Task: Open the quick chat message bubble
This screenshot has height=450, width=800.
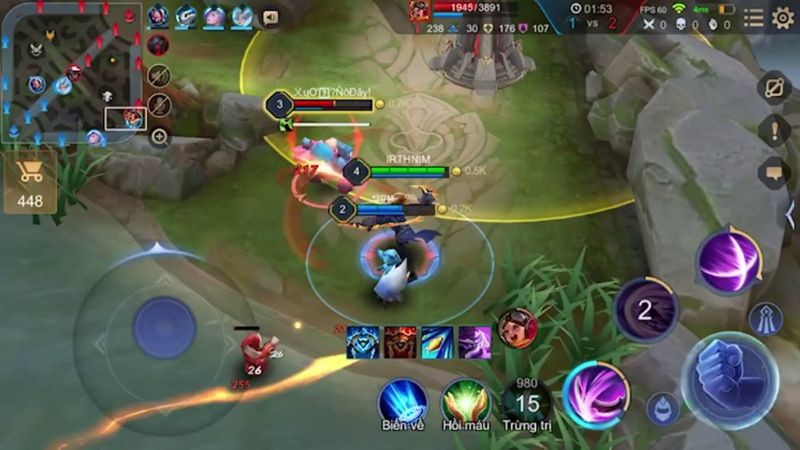Action: [x=774, y=172]
